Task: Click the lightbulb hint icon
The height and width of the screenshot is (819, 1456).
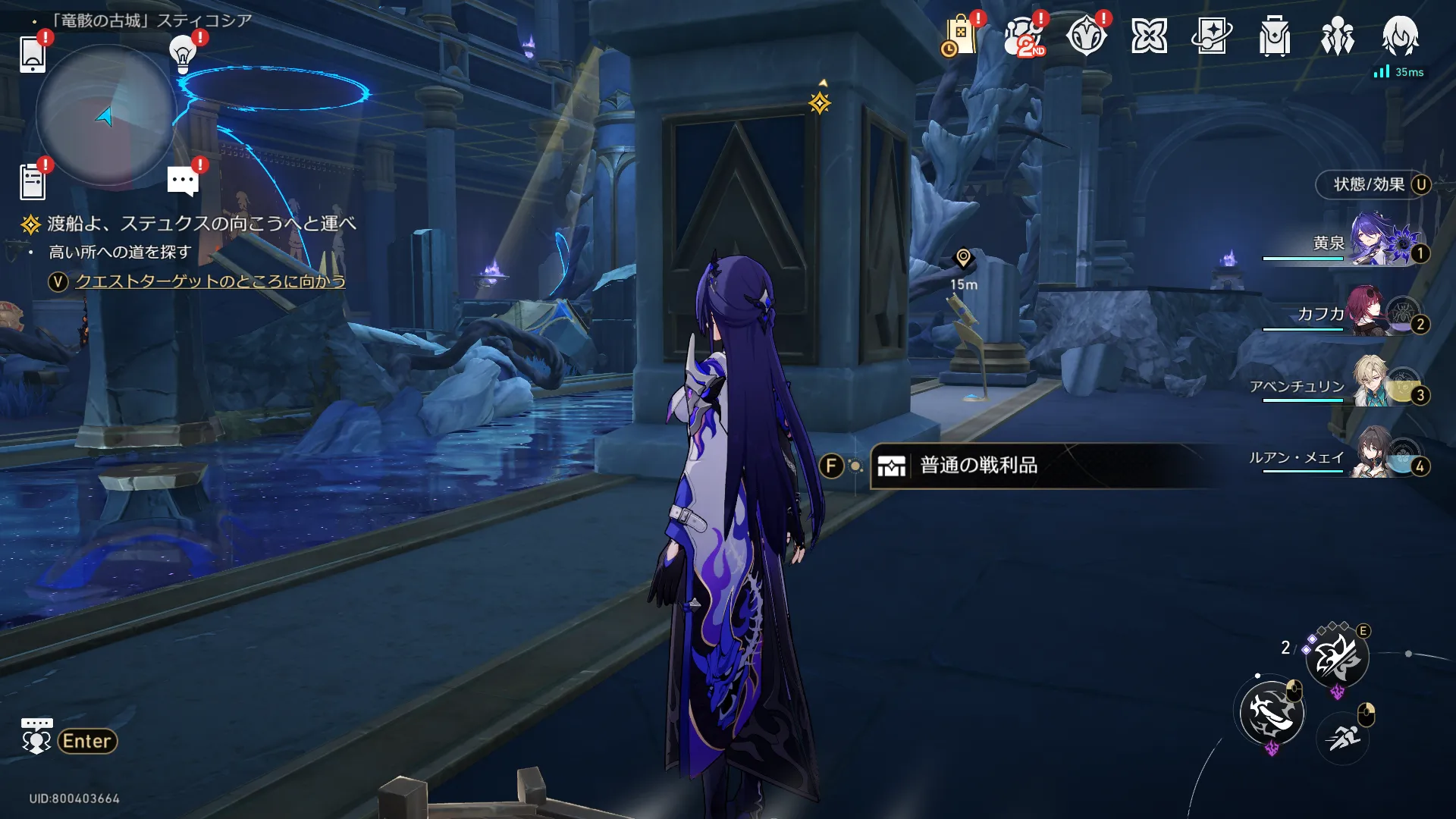Action: (x=183, y=53)
